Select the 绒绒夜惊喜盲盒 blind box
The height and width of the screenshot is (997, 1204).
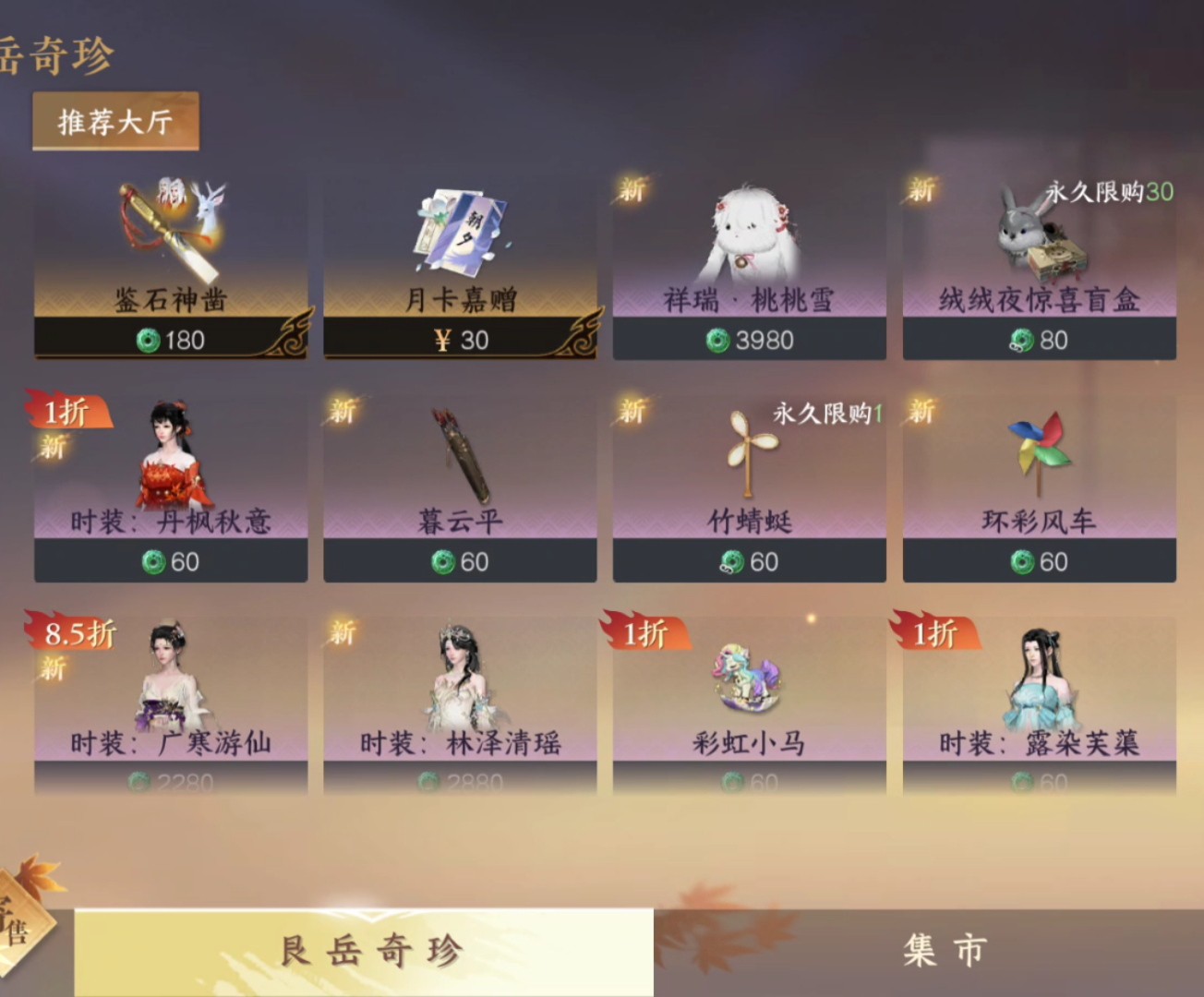pyautogui.click(x=1039, y=268)
